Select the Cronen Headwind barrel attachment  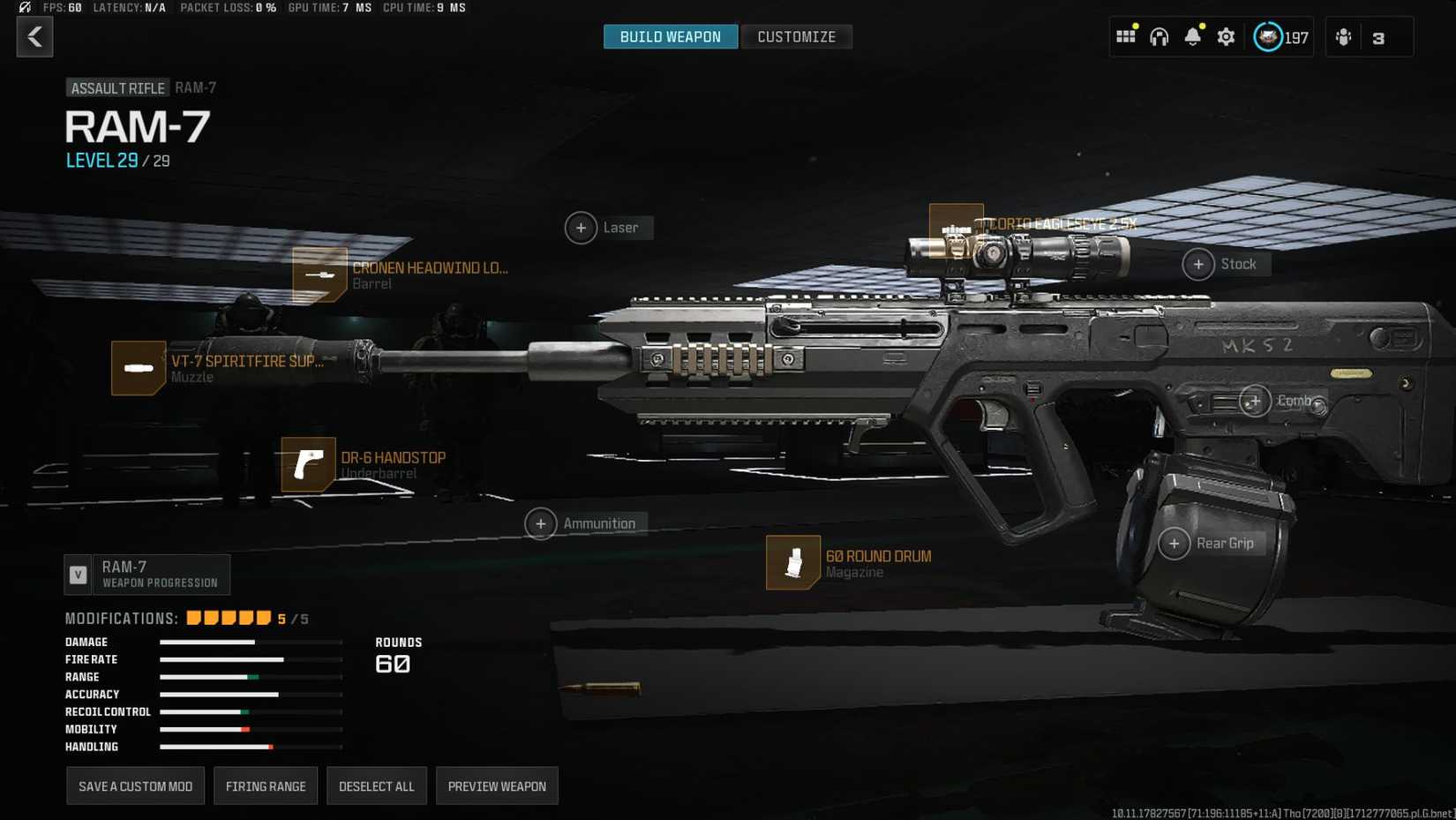(319, 275)
